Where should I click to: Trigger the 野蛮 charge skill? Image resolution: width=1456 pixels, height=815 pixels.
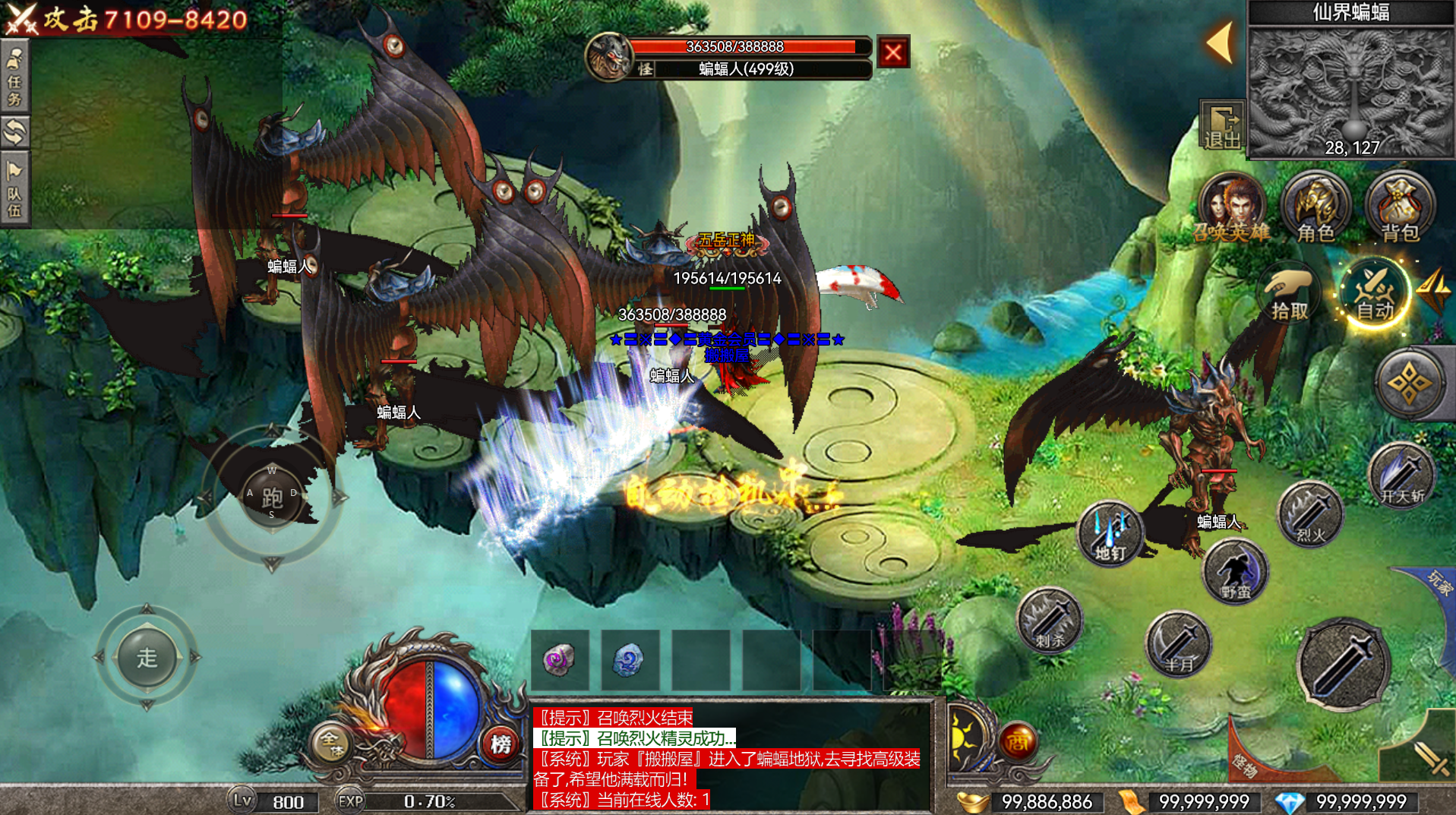click(x=1235, y=572)
